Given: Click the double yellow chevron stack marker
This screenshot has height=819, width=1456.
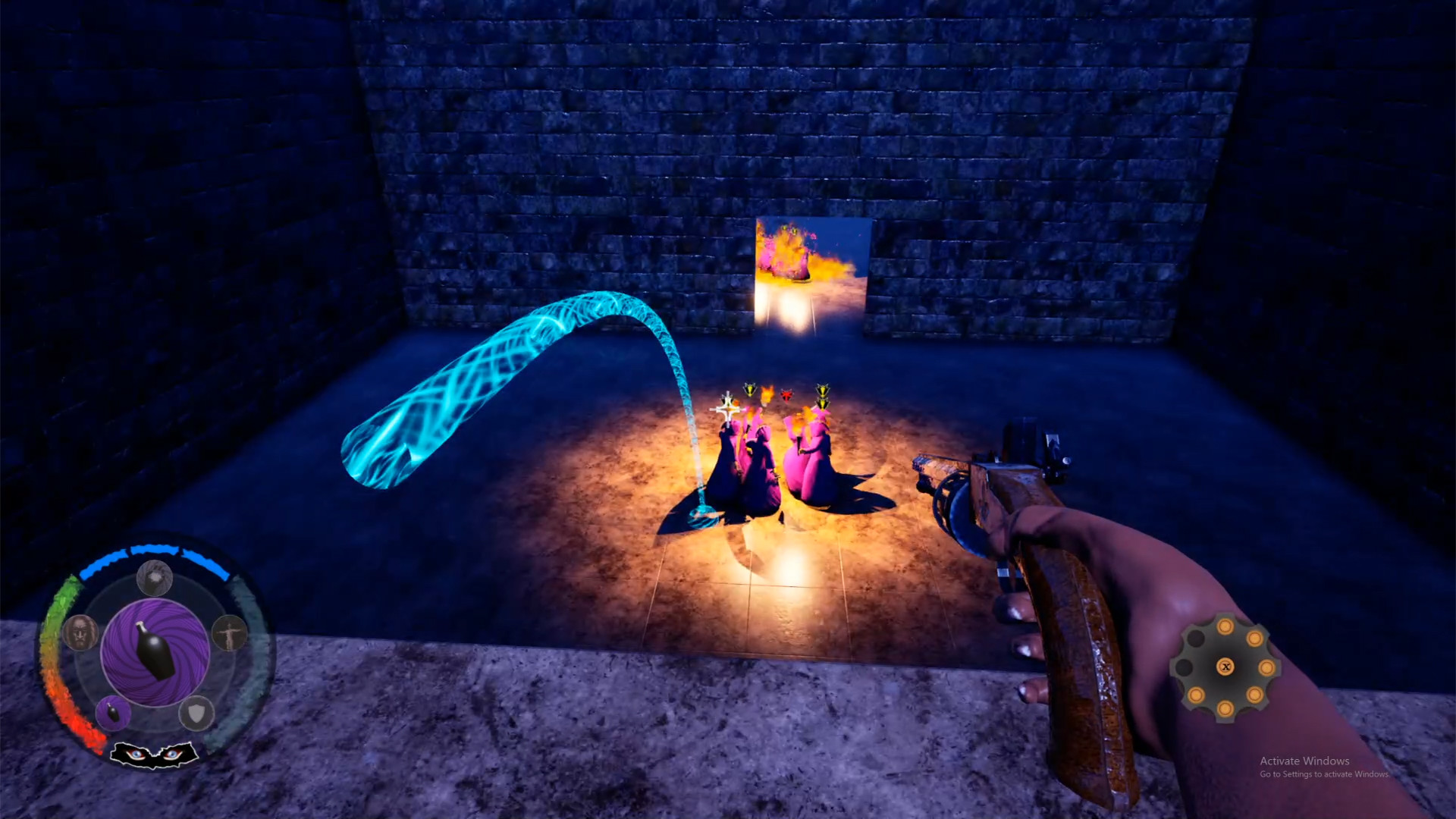Looking at the screenshot, I should [x=824, y=396].
